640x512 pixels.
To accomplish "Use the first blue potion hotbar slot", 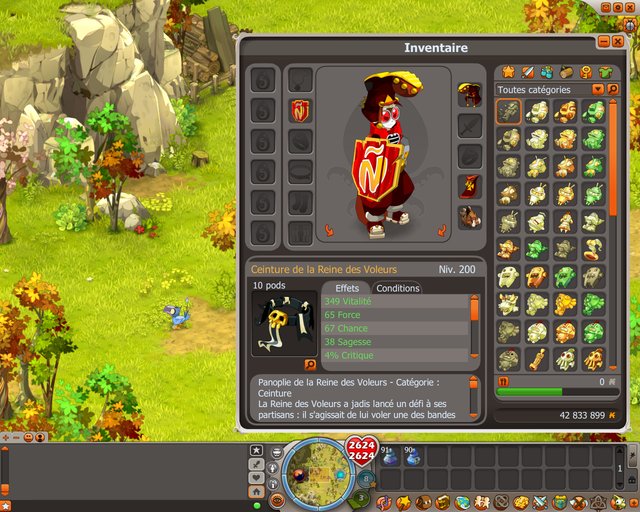I will (389, 457).
